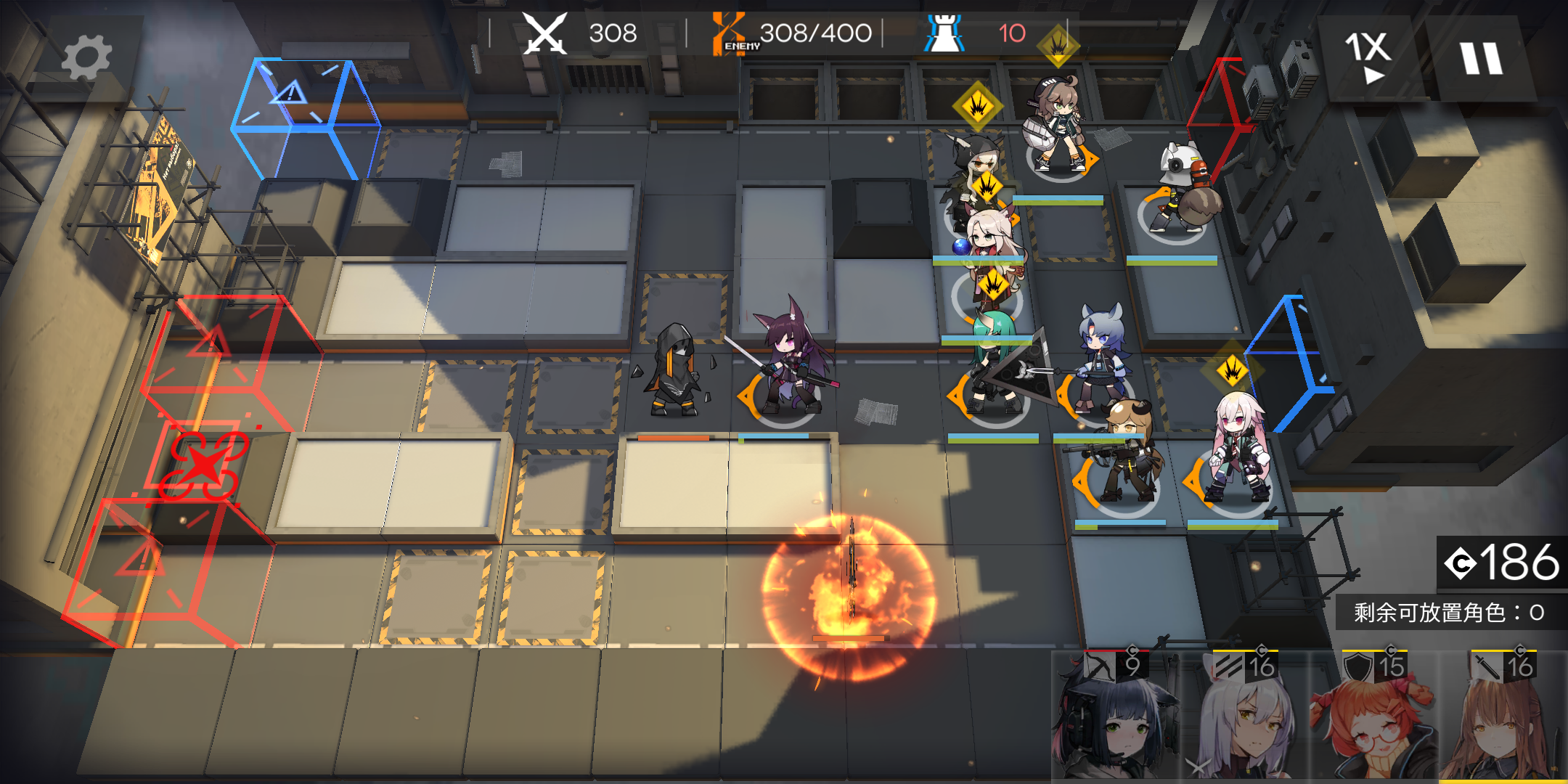Pause the battle
The image size is (1568, 784).
(x=1481, y=58)
